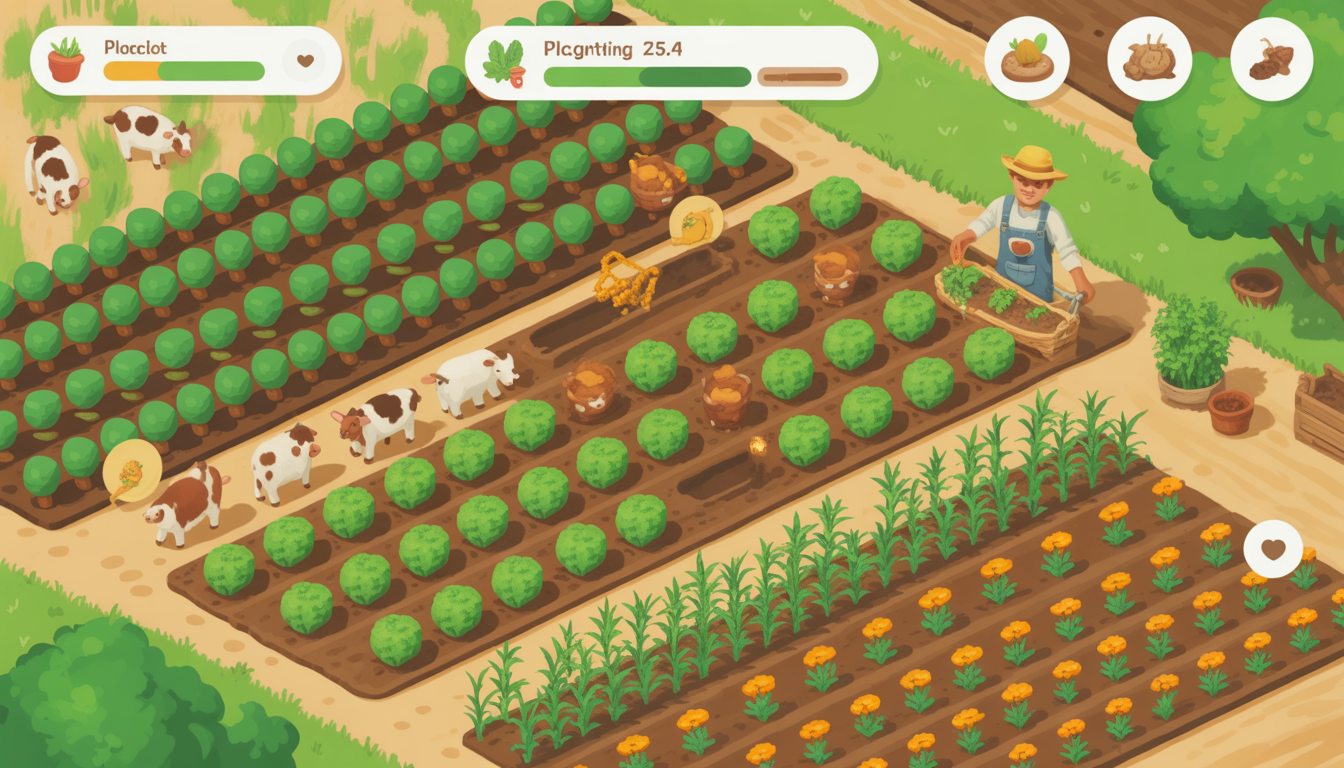This screenshot has width=1344, height=768.
Task: Tap the yellow harvest bubble near the basket
Action: click(x=696, y=222)
